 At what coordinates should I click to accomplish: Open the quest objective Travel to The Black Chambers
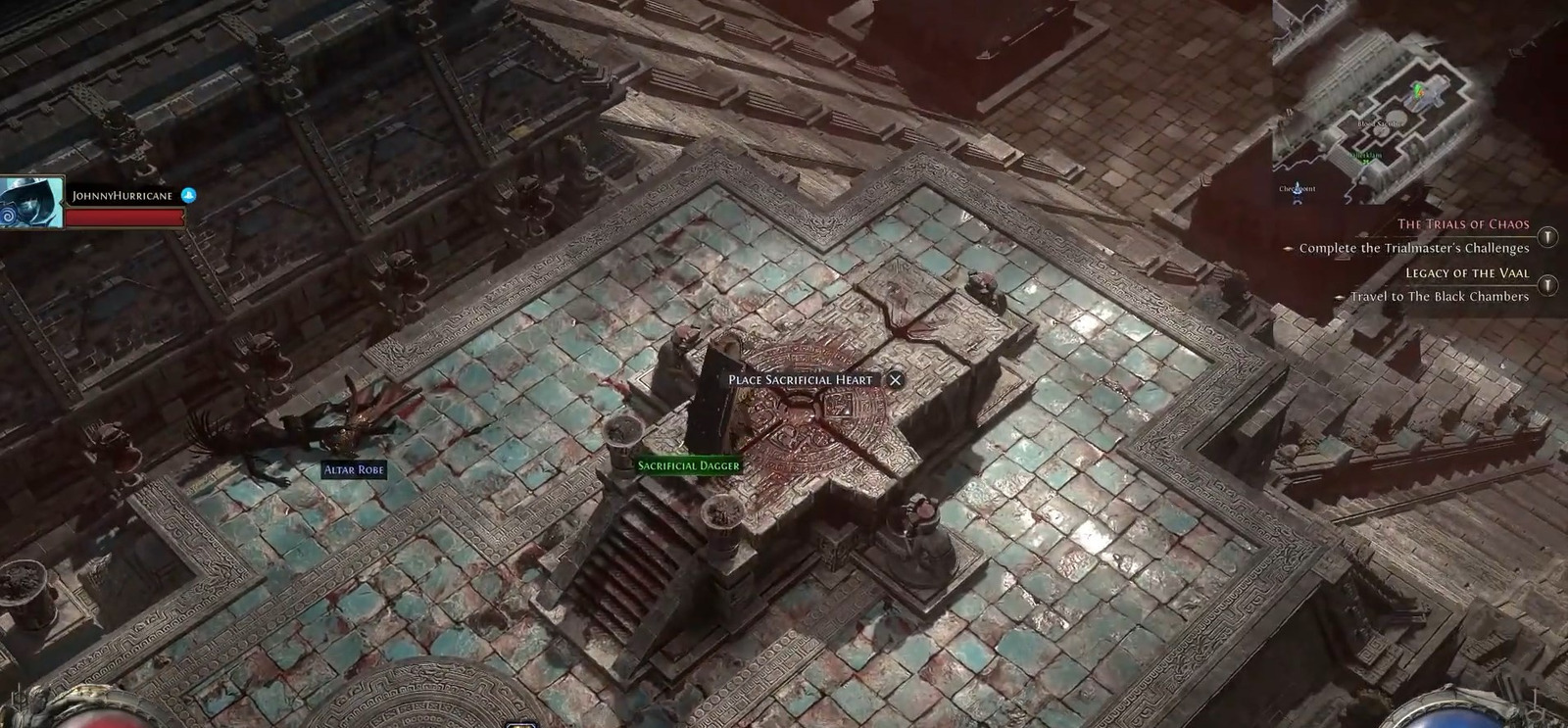[x=1439, y=296]
